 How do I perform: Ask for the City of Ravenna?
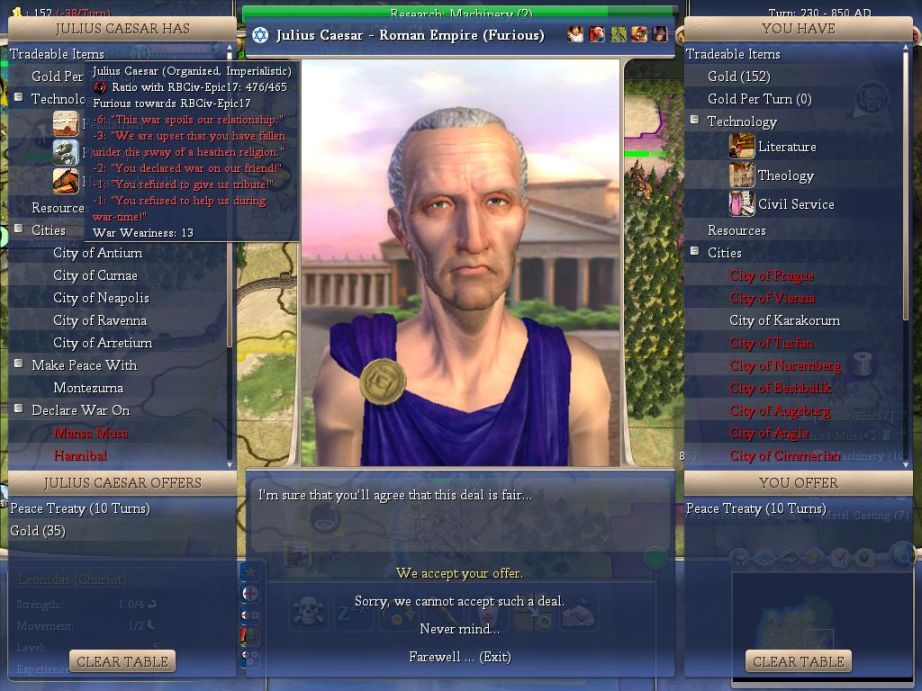[x=99, y=320]
